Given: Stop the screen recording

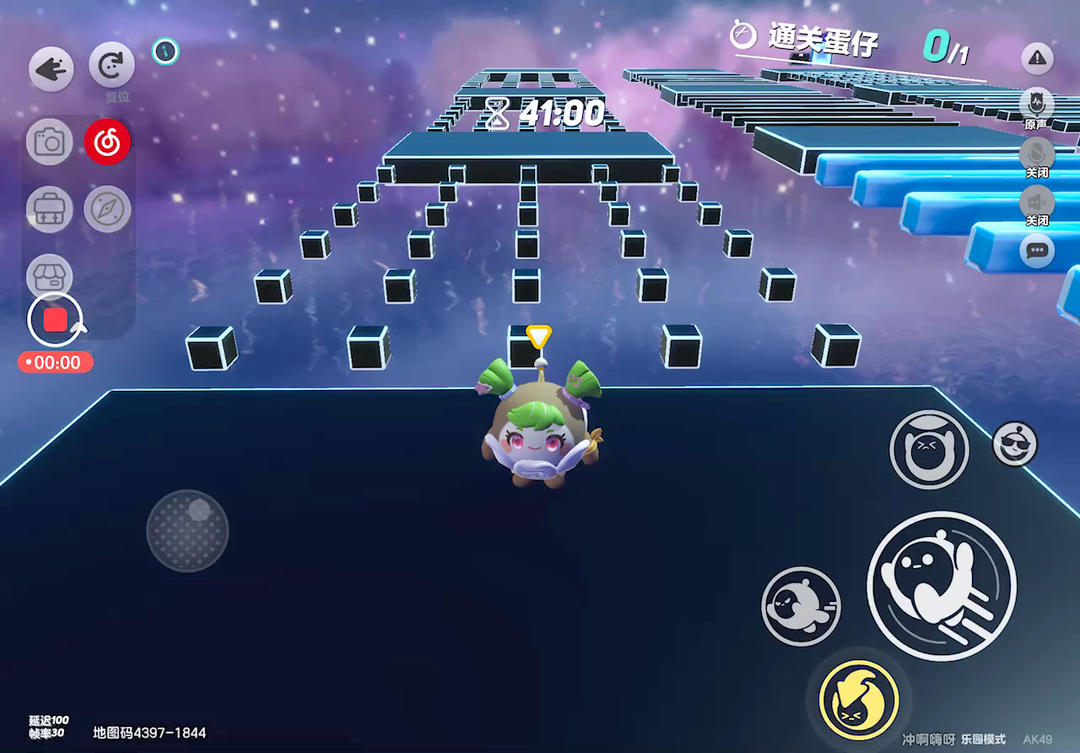Looking at the screenshot, I should point(55,320).
